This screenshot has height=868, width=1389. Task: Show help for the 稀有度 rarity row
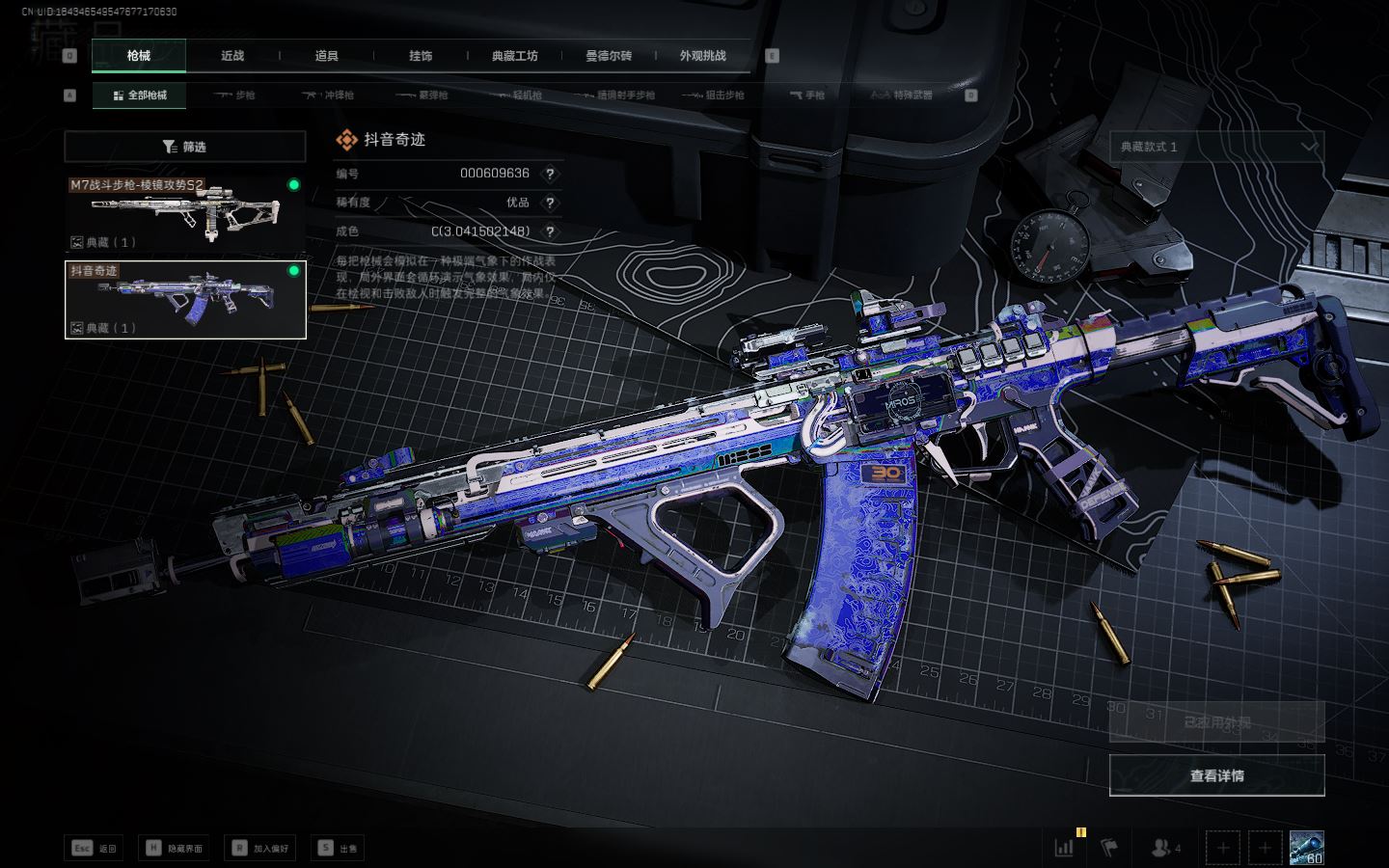[550, 203]
